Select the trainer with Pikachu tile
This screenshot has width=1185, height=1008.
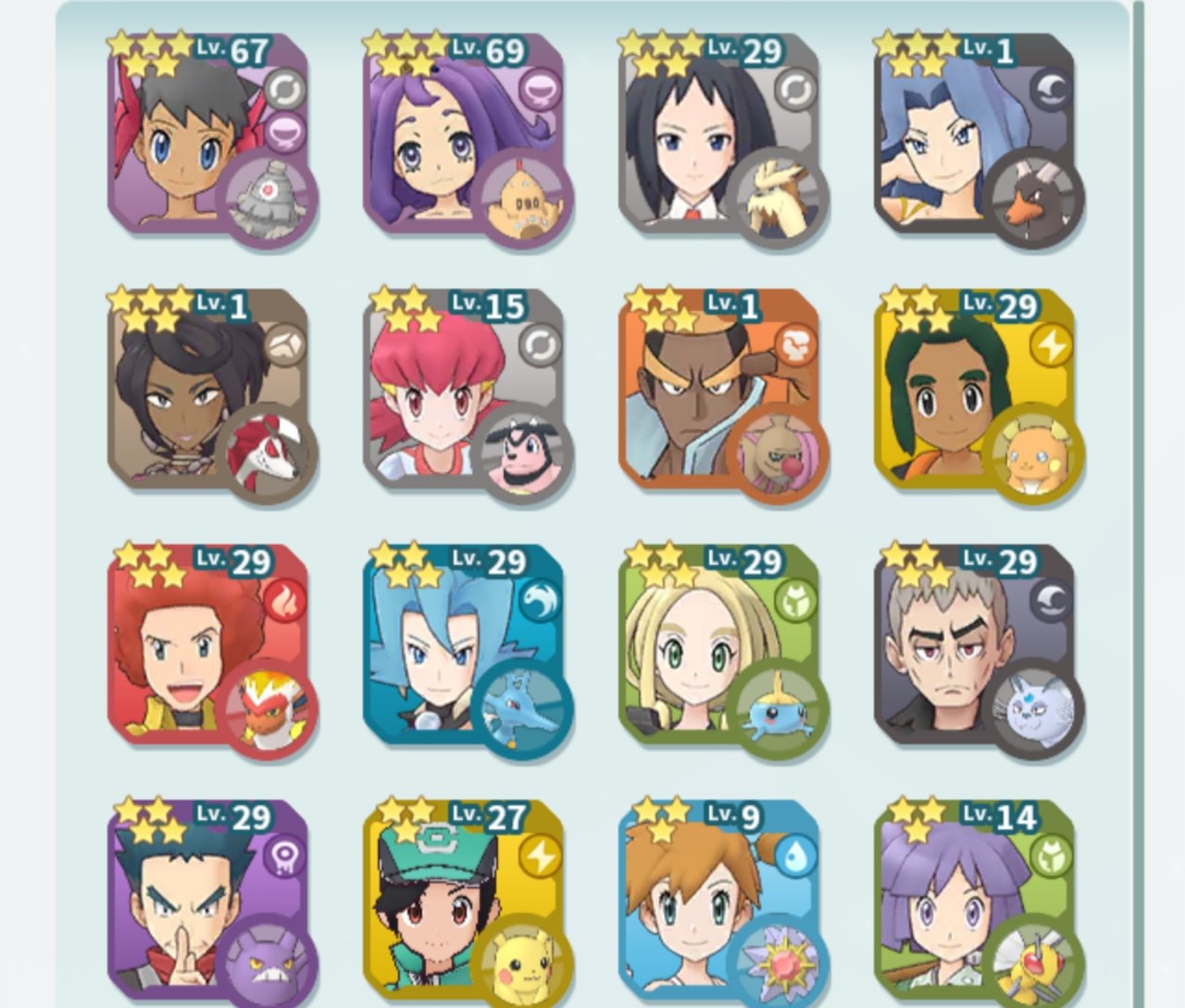click(x=464, y=901)
